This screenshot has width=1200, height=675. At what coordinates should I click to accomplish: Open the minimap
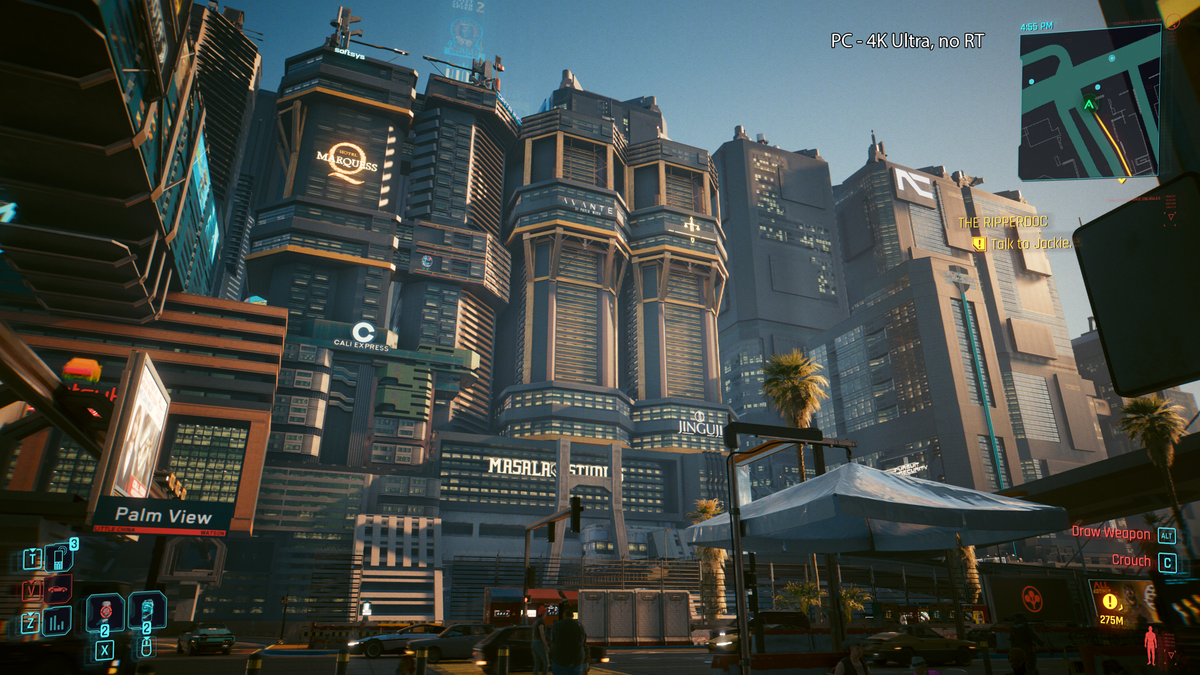1089,101
